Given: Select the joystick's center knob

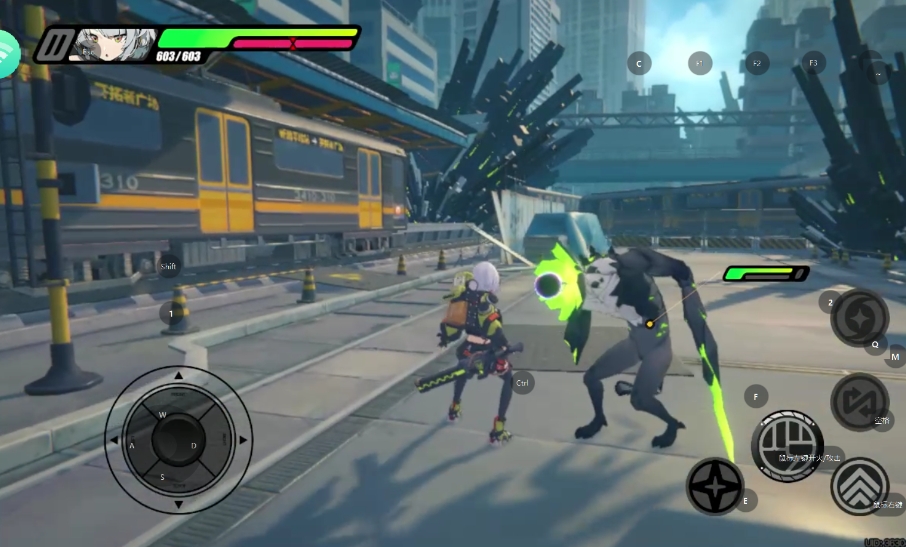Looking at the screenshot, I should [x=176, y=439].
